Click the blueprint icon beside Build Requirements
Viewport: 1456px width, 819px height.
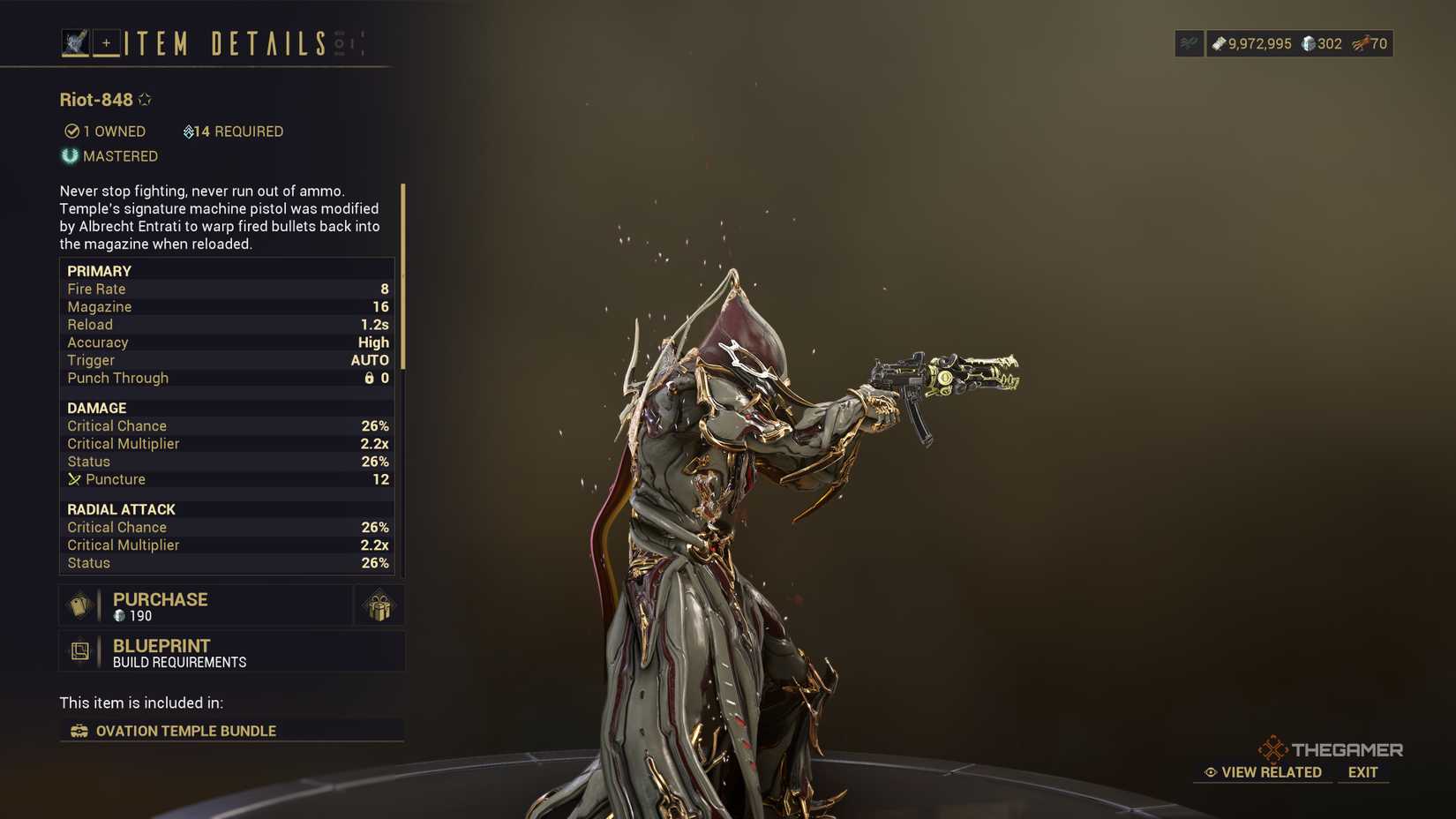80,652
